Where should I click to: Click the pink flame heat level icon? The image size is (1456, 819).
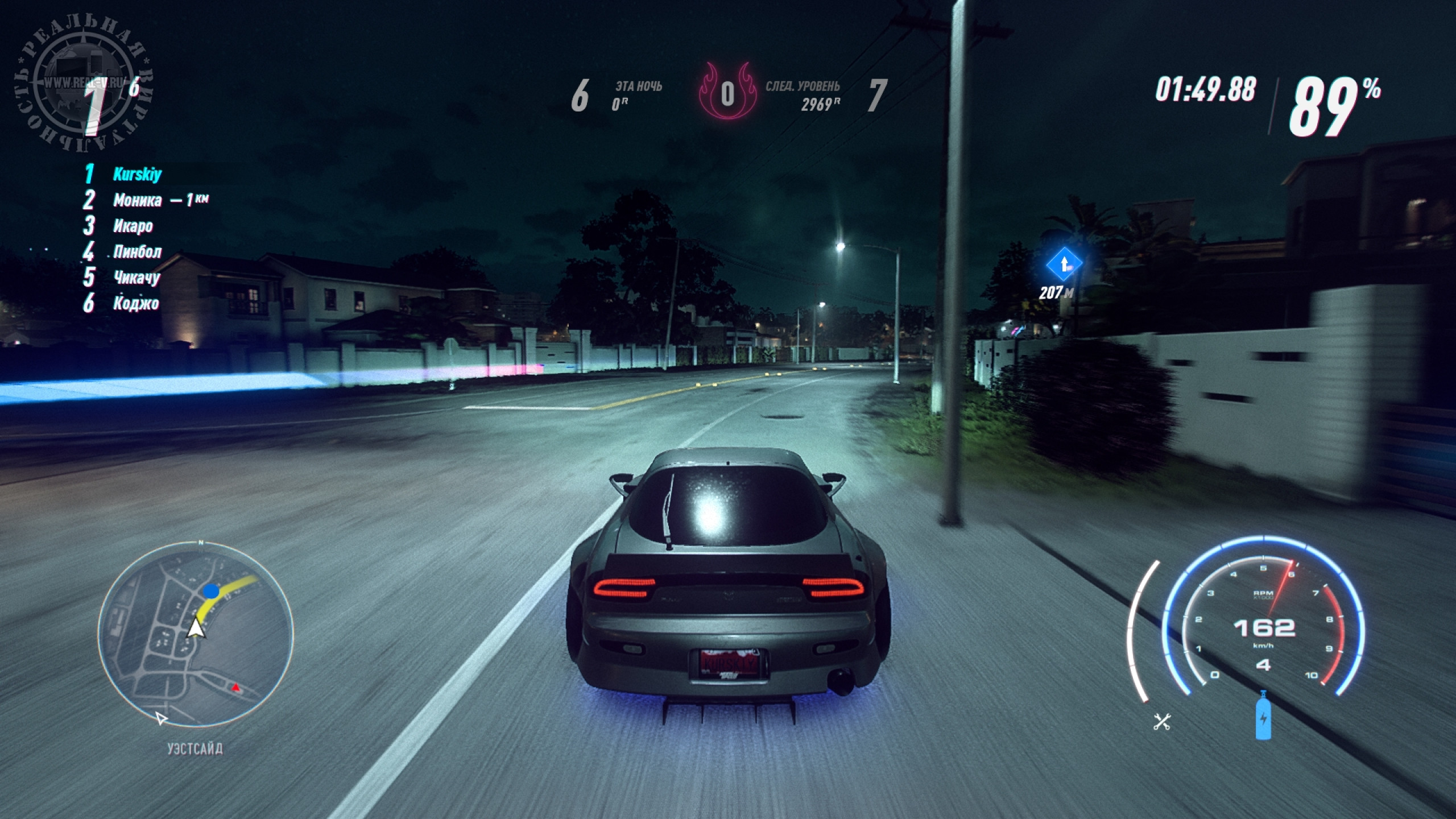[x=727, y=93]
